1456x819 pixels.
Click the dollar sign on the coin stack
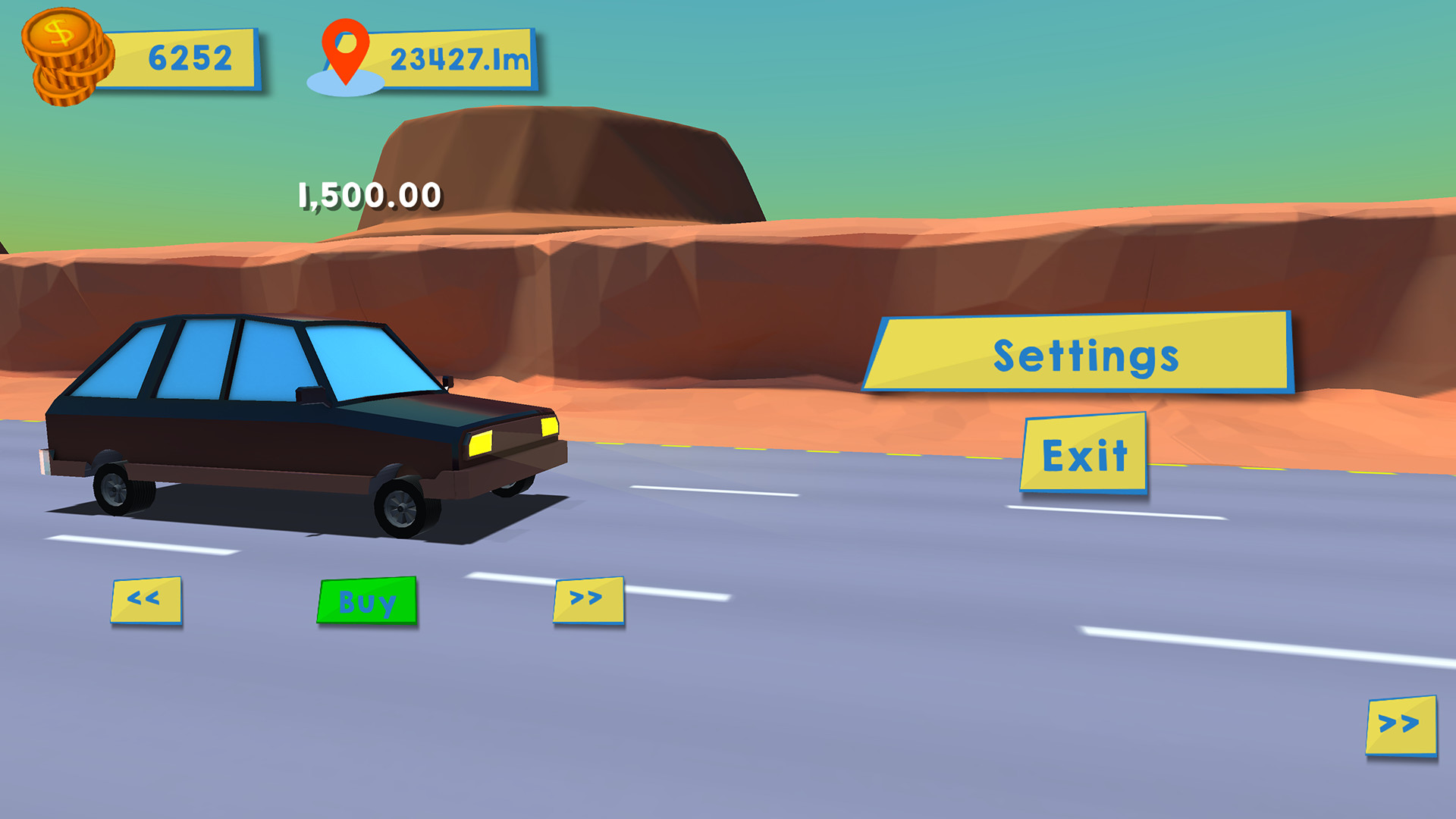tap(58, 30)
